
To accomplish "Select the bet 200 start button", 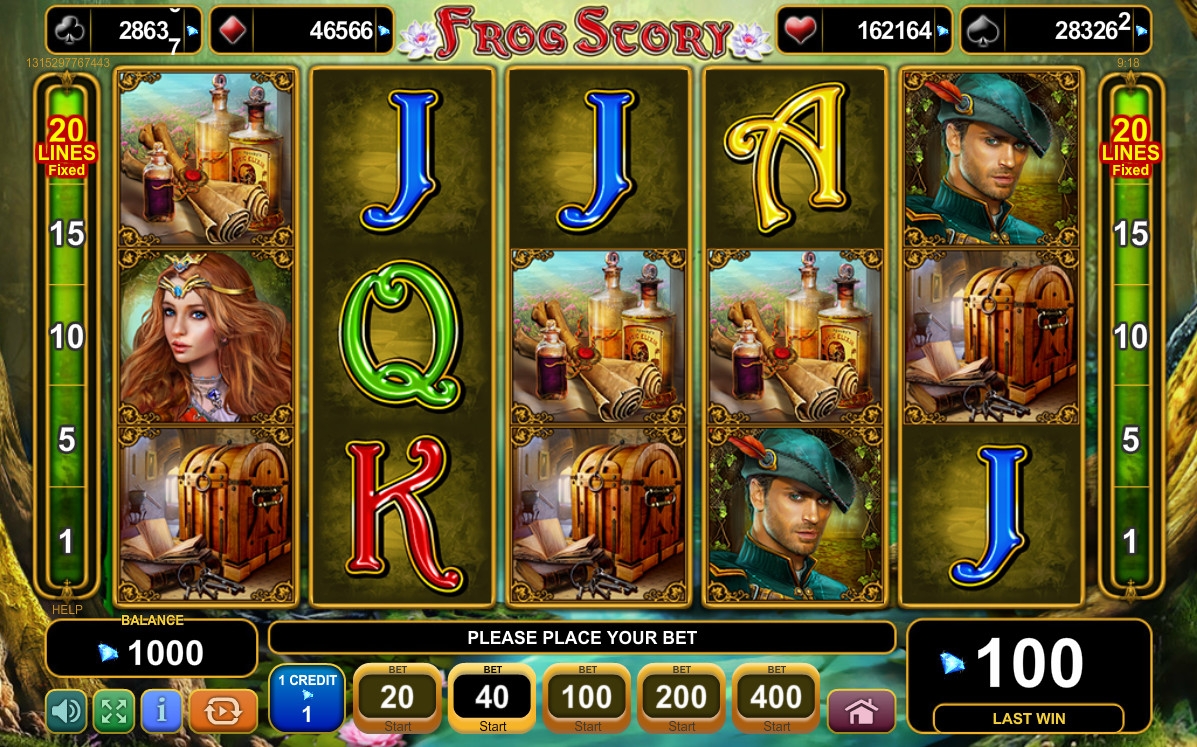I will click(681, 698).
